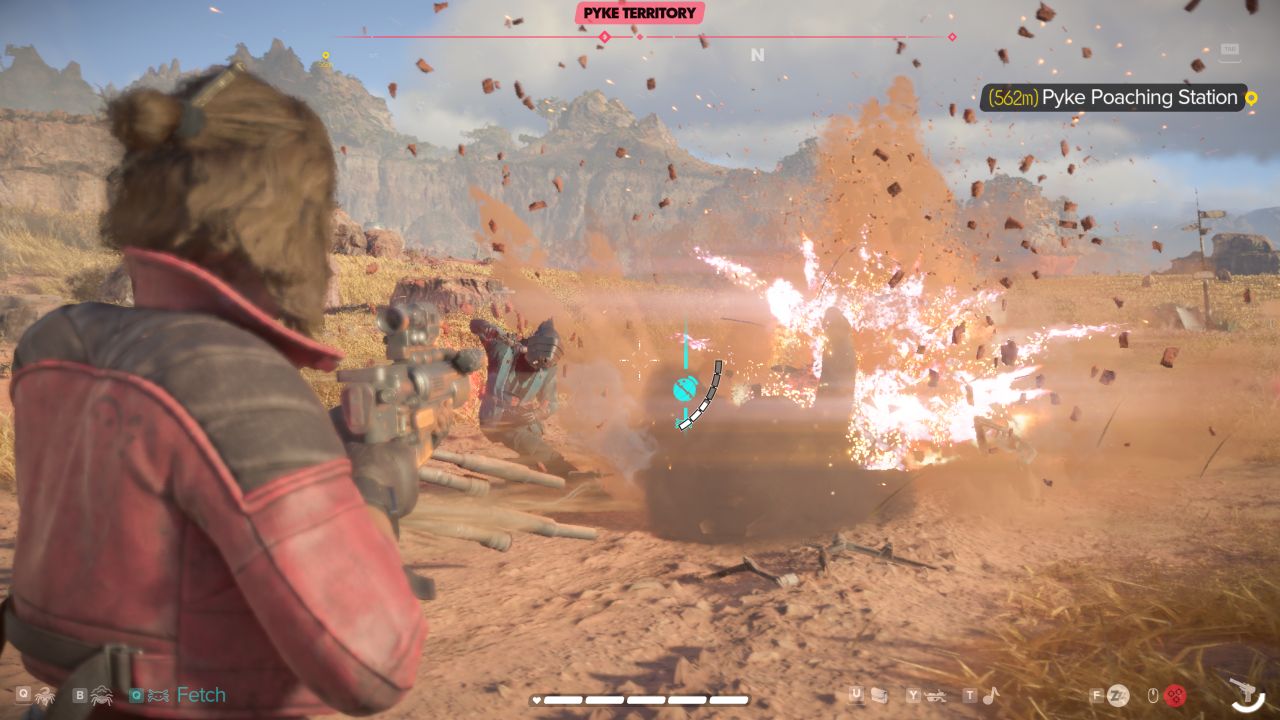Click the yellow objective marker pin

point(1250,98)
